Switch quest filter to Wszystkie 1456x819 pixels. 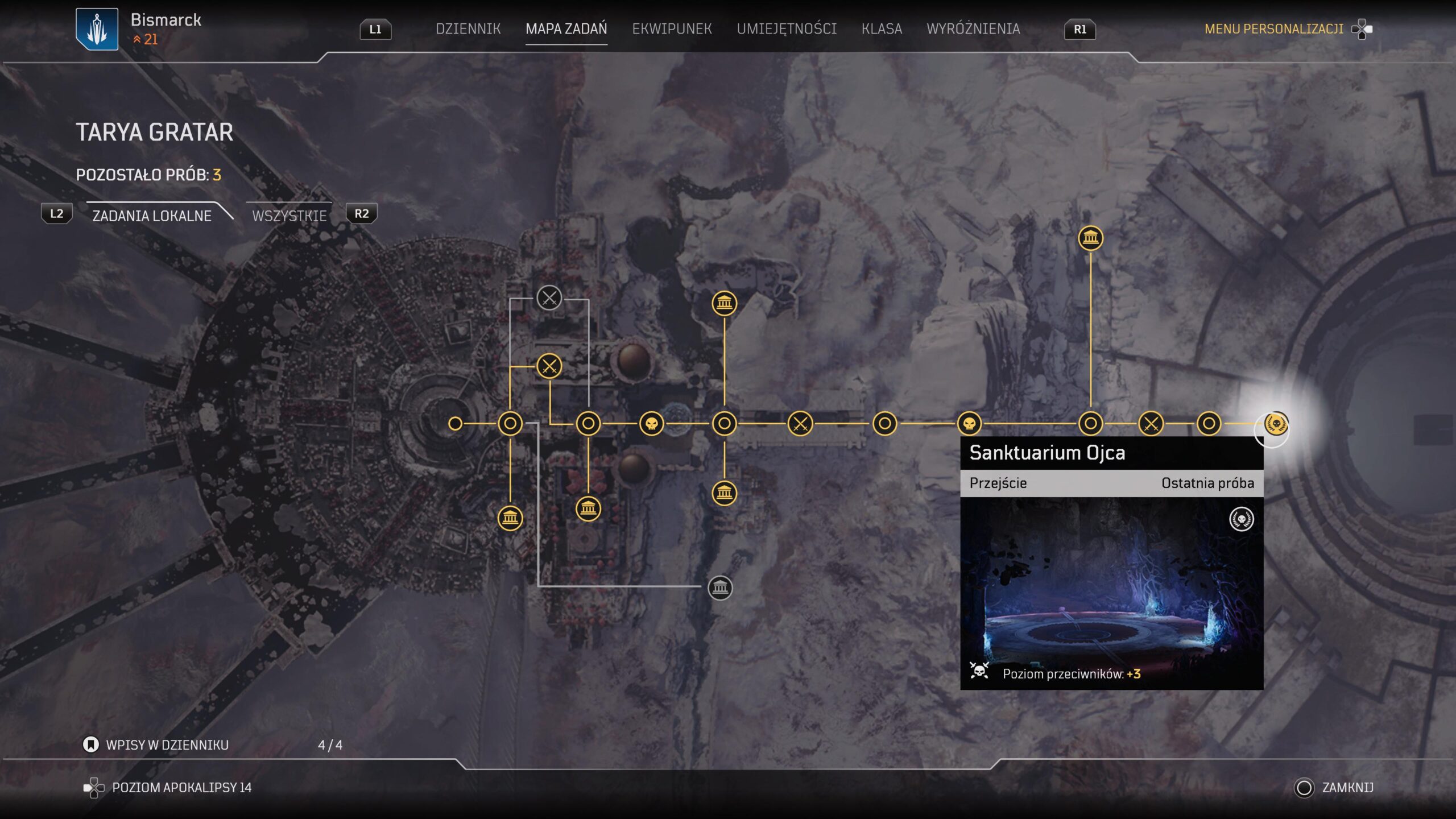pos(289,216)
